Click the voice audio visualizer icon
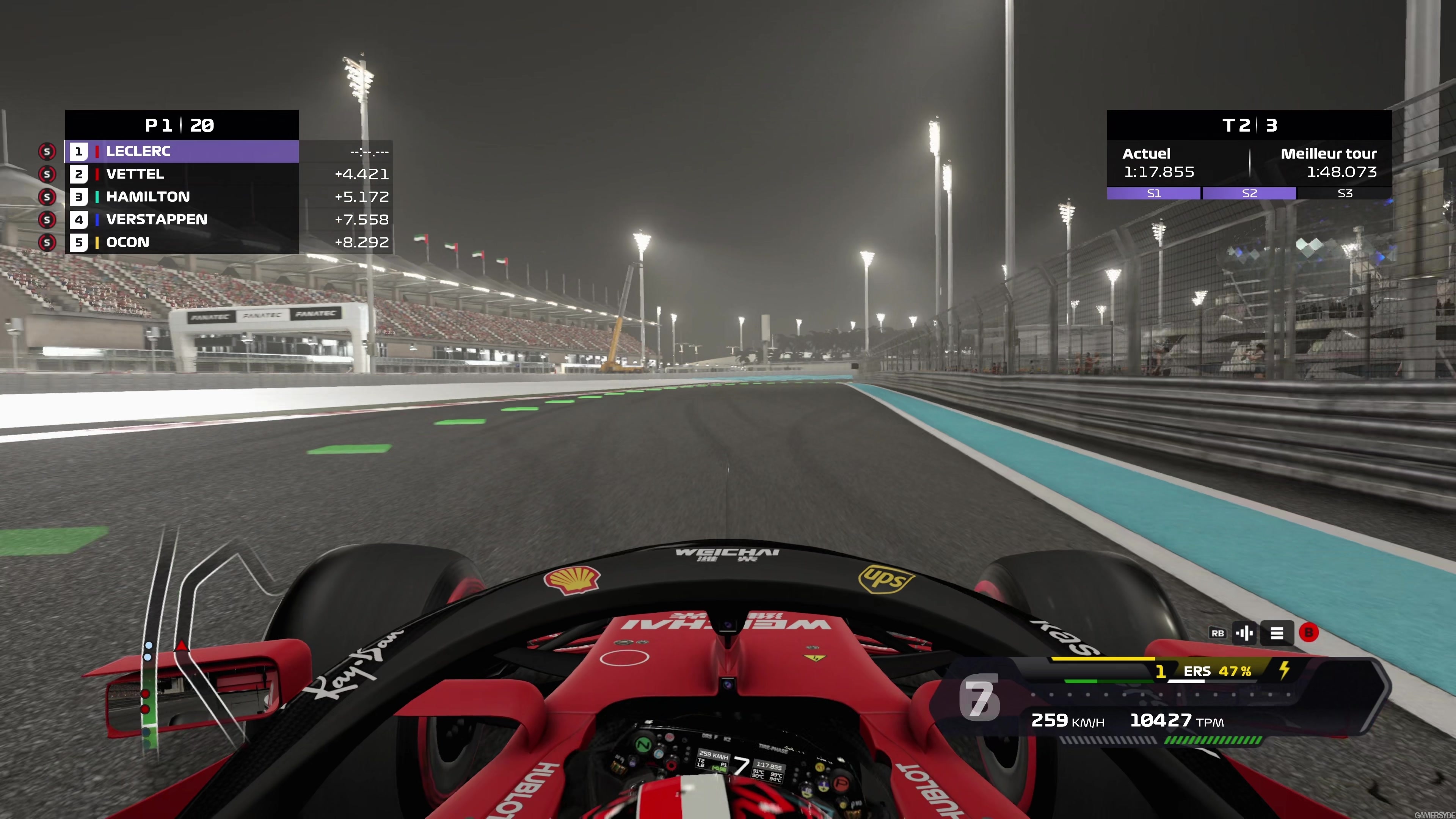This screenshot has width=1456, height=819. tap(1245, 633)
